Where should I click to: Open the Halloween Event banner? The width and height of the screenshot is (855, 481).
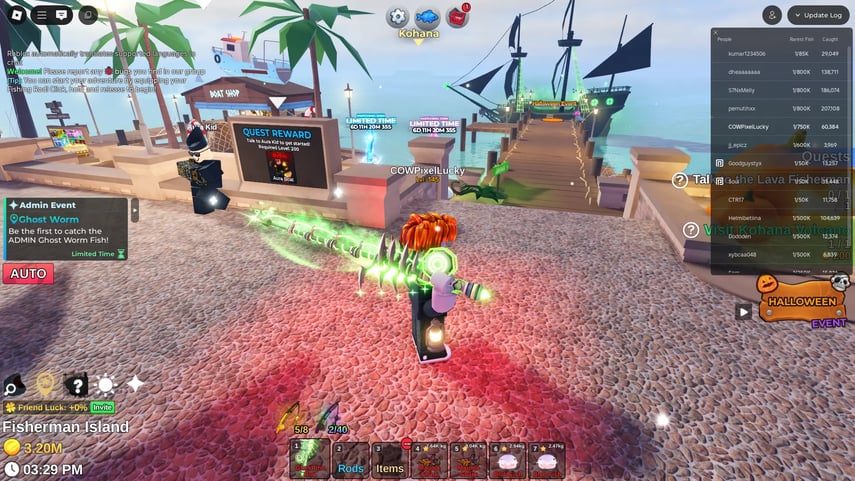[x=800, y=301]
